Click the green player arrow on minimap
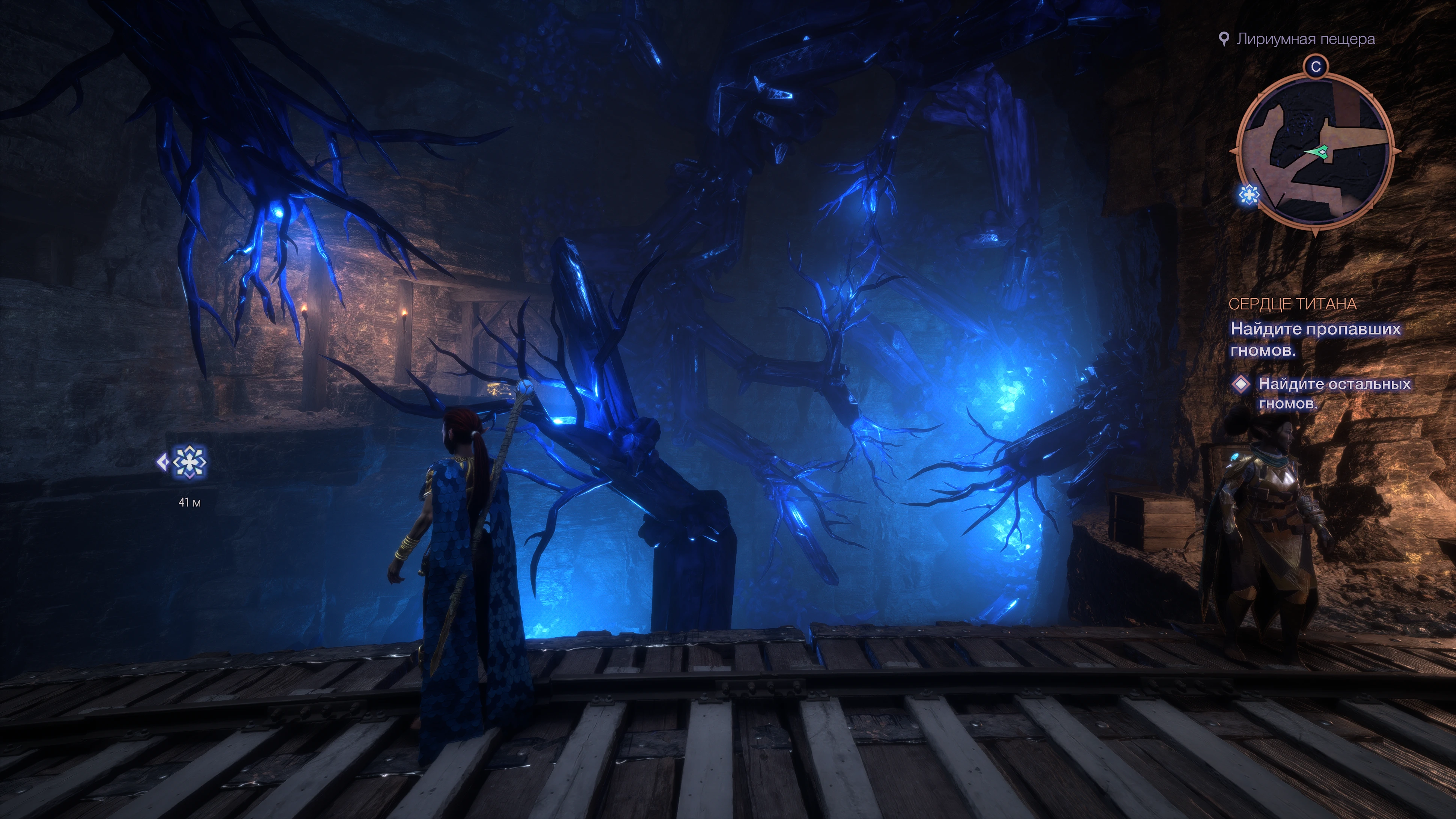The height and width of the screenshot is (819, 1456). pyautogui.click(x=1319, y=152)
